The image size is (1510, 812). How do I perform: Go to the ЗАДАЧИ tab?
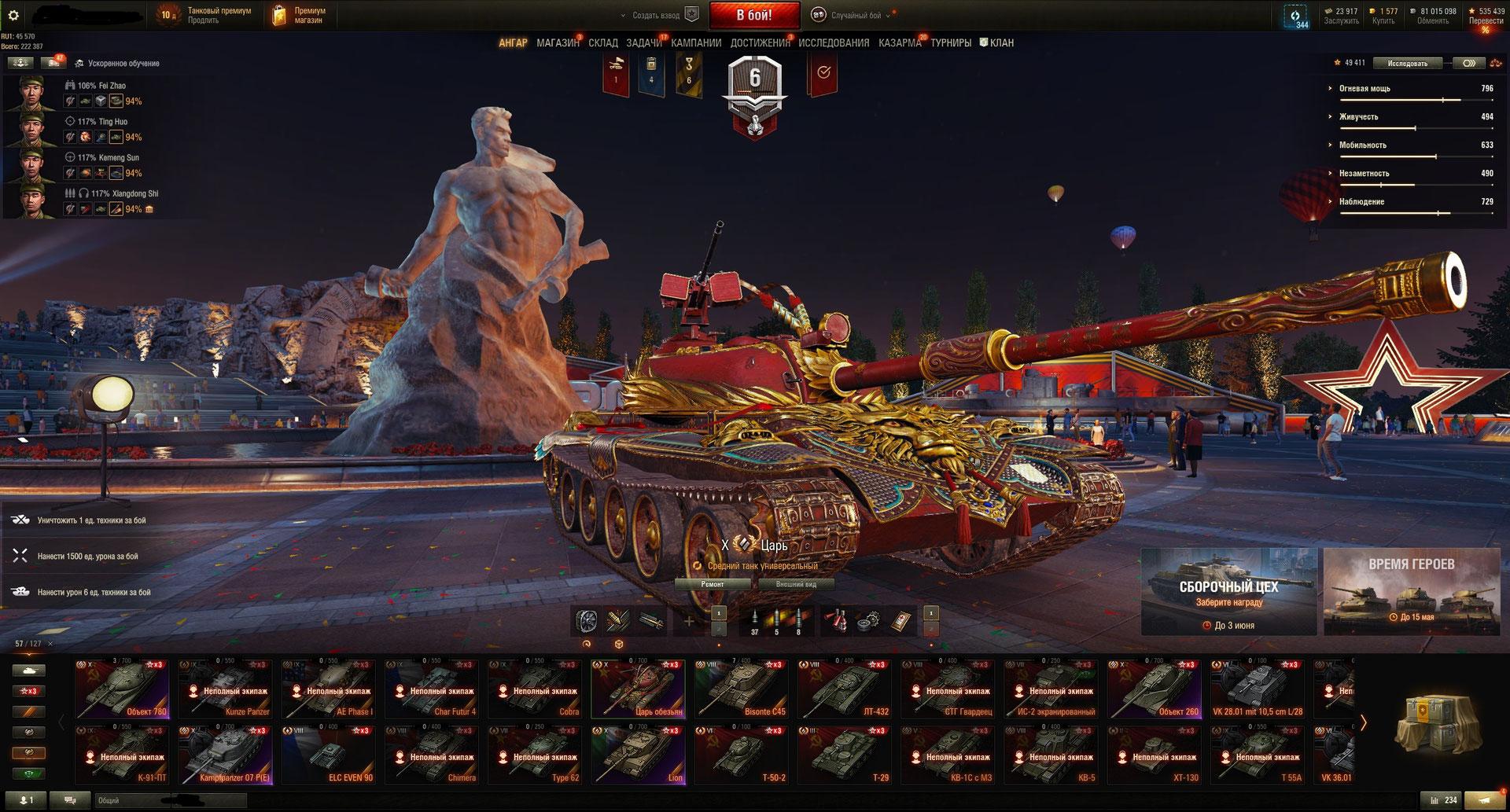[x=643, y=43]
